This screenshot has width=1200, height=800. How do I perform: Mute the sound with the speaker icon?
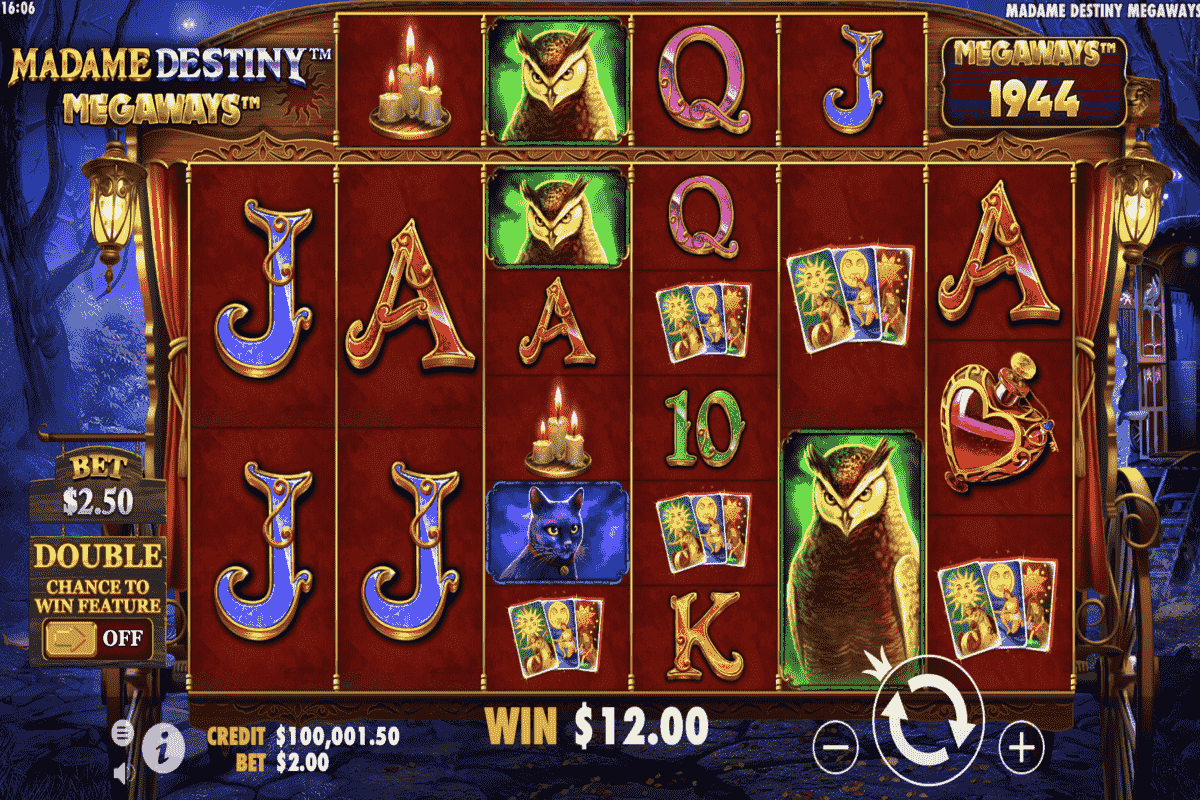pyautogui.click(x=123, y=772)
